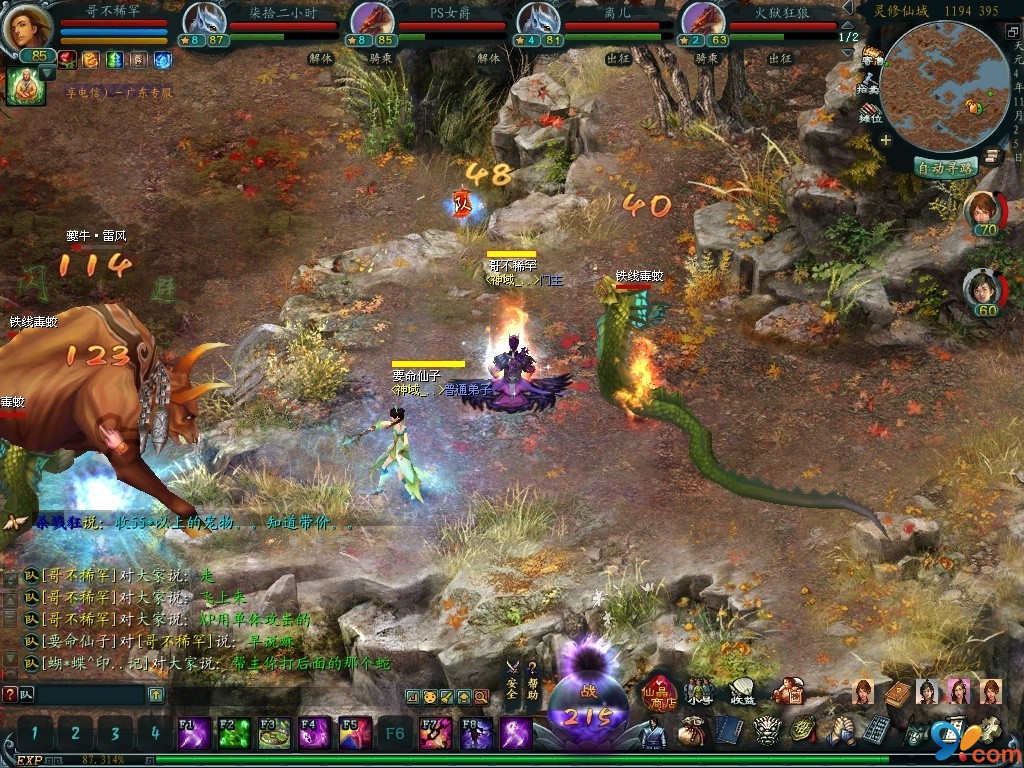Open the 帮助 help button
Image resolution: width=1024 pixels, height=768 pixels.
coord(533,681)
